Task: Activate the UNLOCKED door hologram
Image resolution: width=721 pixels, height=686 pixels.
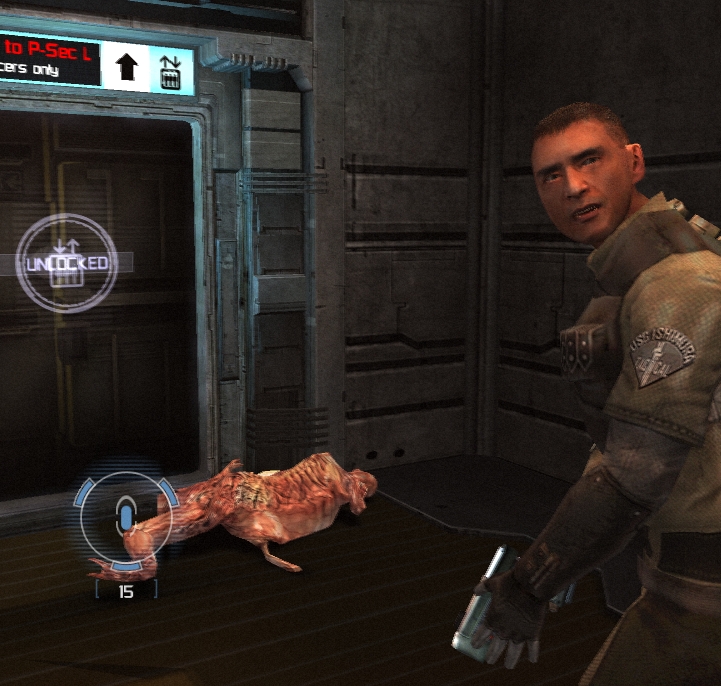Action: [x=67, y=264]
